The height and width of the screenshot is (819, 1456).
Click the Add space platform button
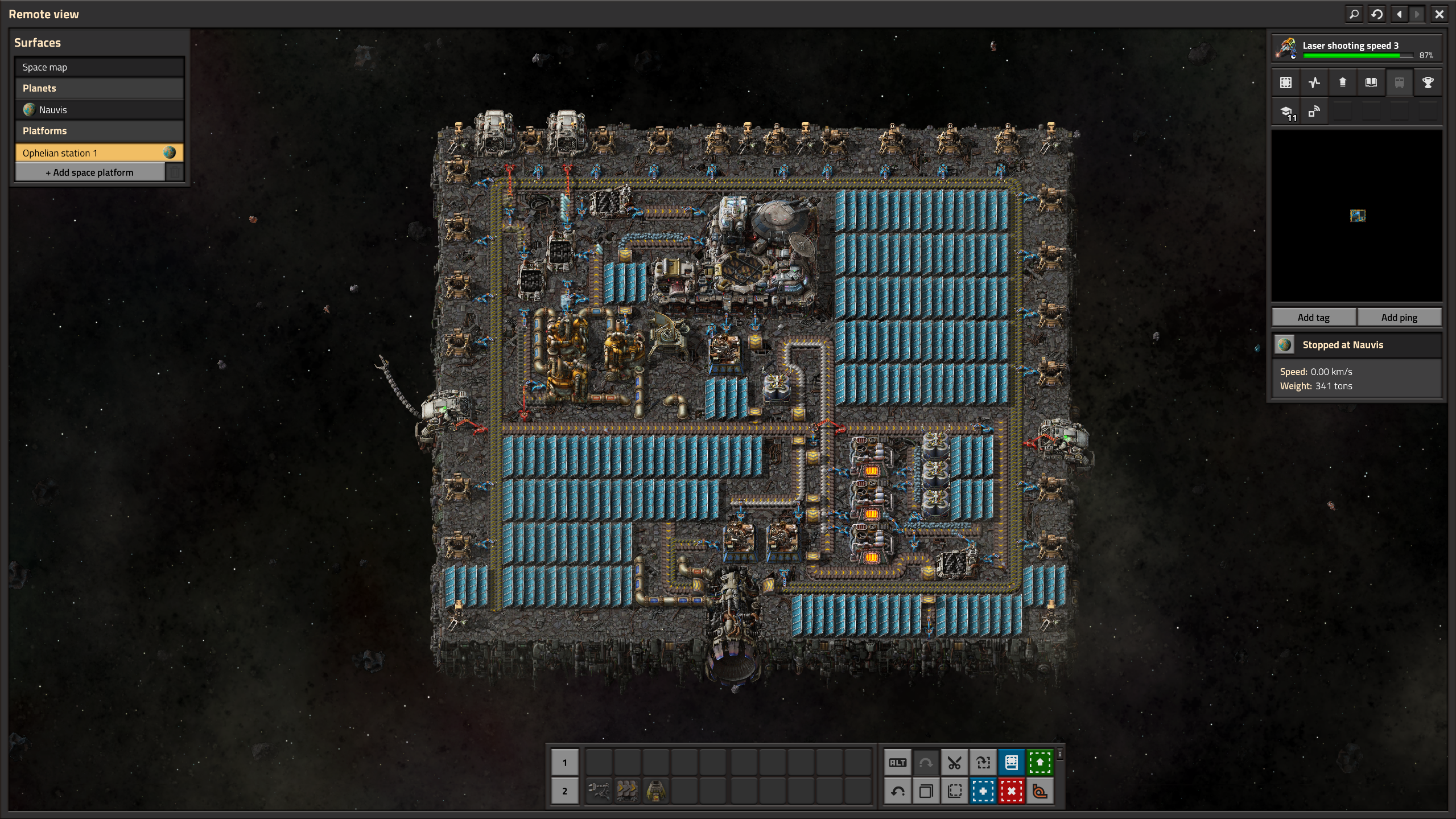pos(90,172)
